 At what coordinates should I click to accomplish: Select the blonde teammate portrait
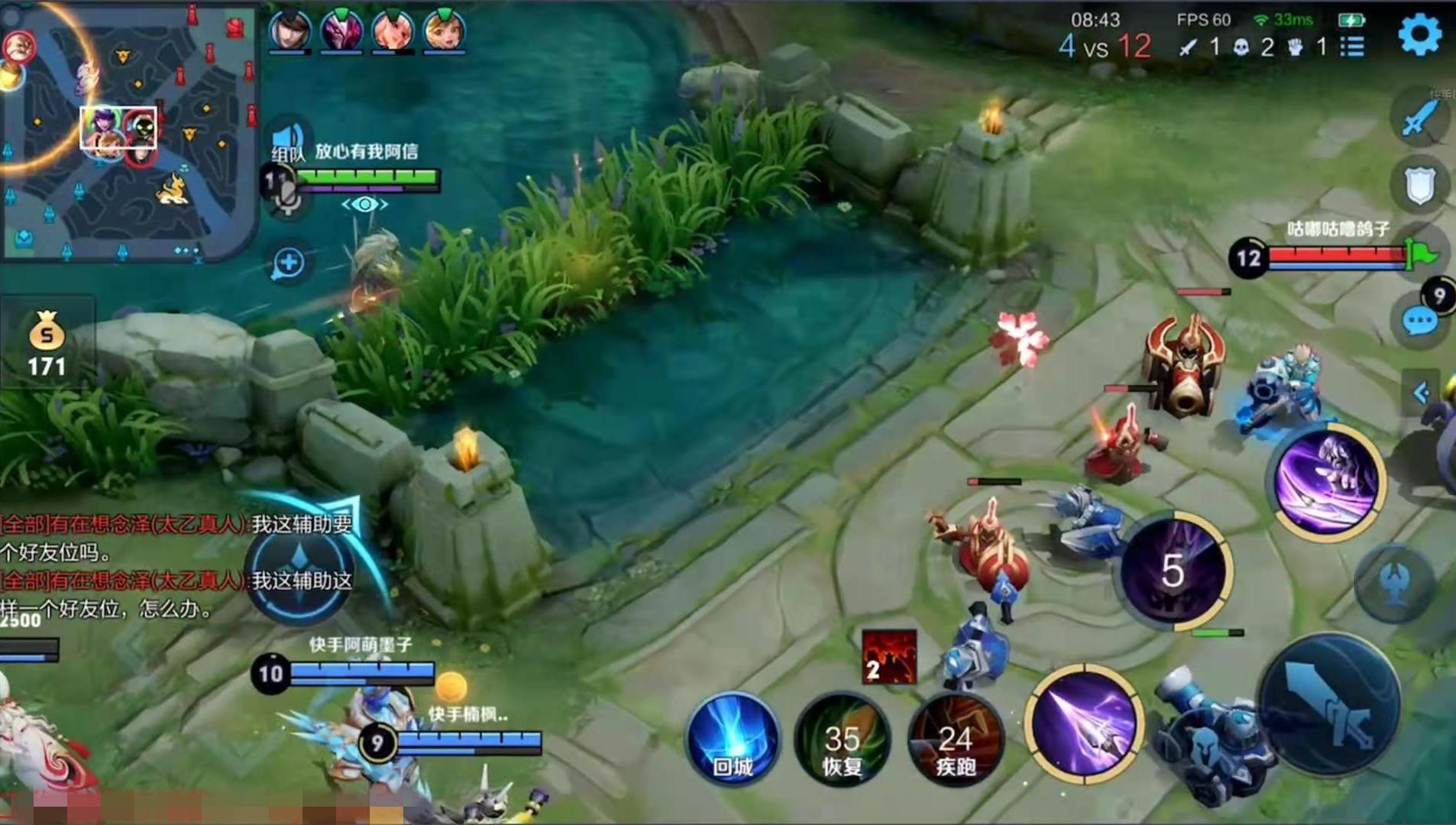pos(444,31)
